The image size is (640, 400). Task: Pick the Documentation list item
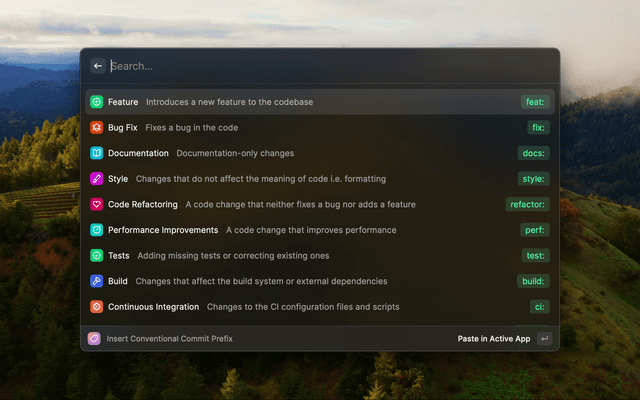click(320, 153)
